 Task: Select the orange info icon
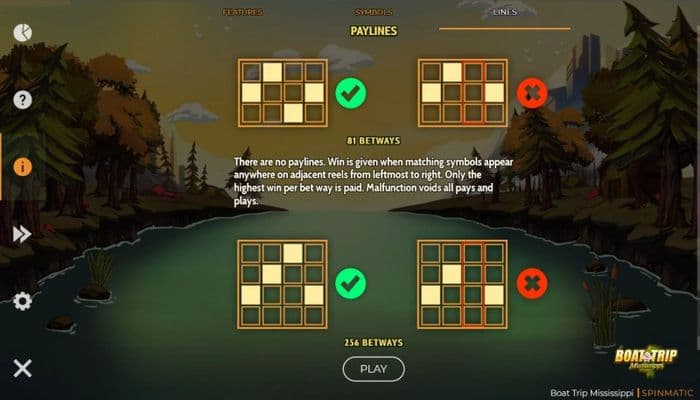(22, 166)
